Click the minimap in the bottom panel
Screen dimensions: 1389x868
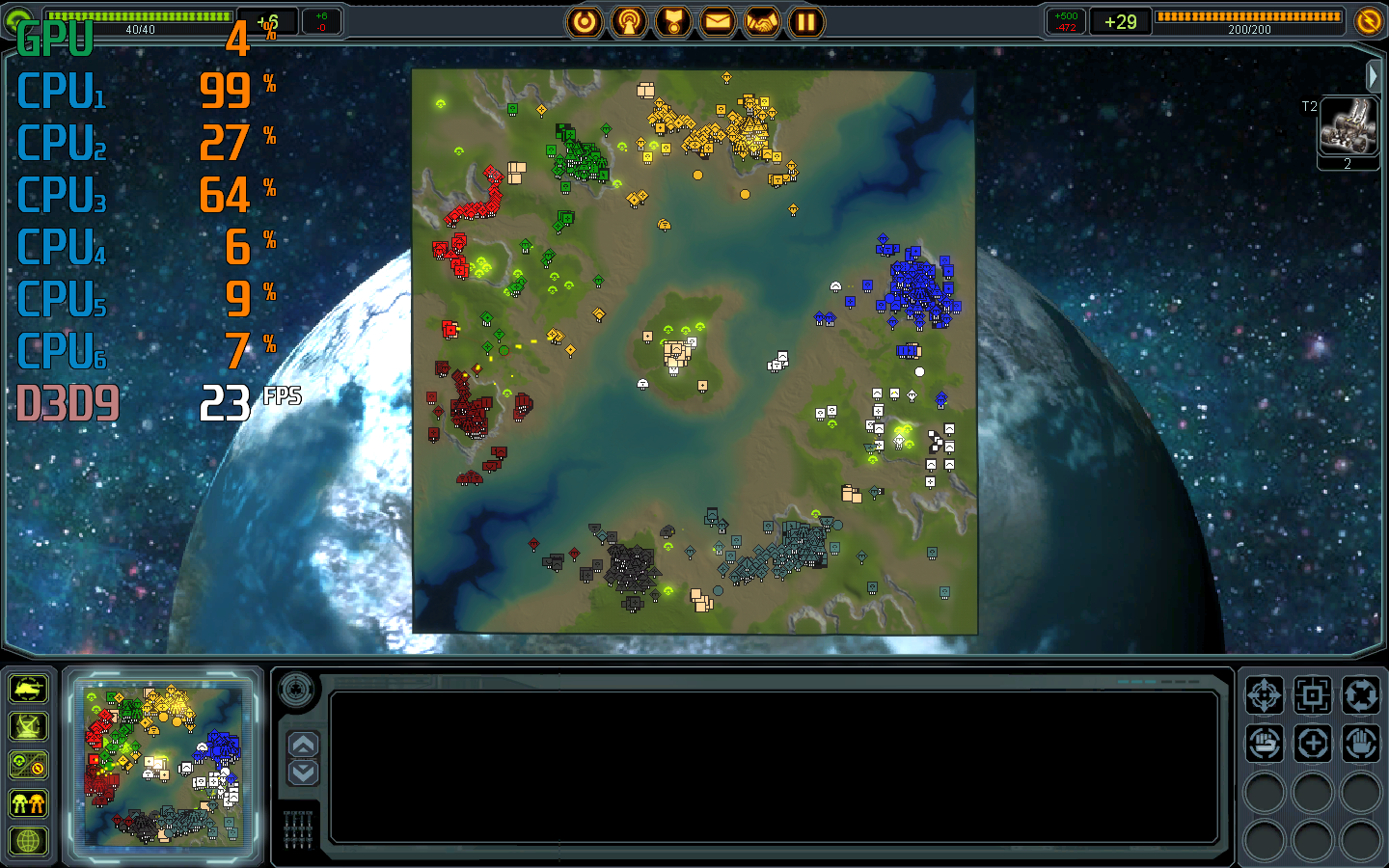point(162,764)
